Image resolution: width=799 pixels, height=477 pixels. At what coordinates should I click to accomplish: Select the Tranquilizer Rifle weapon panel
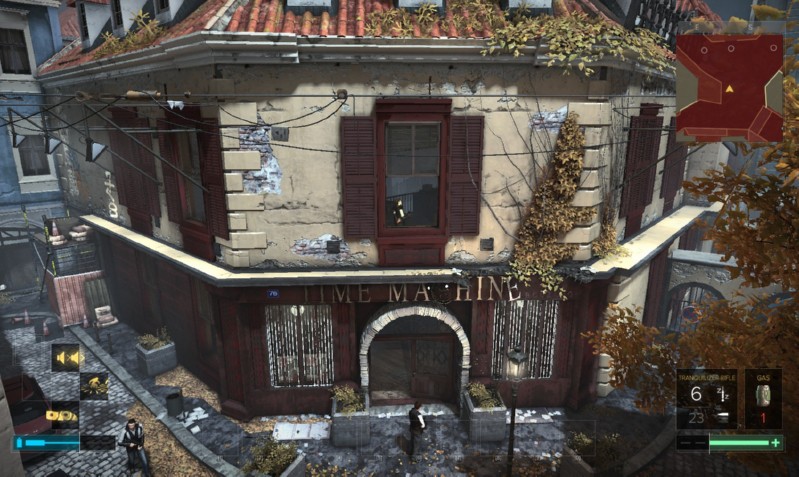pyautogui.click(x=706, y=400)
